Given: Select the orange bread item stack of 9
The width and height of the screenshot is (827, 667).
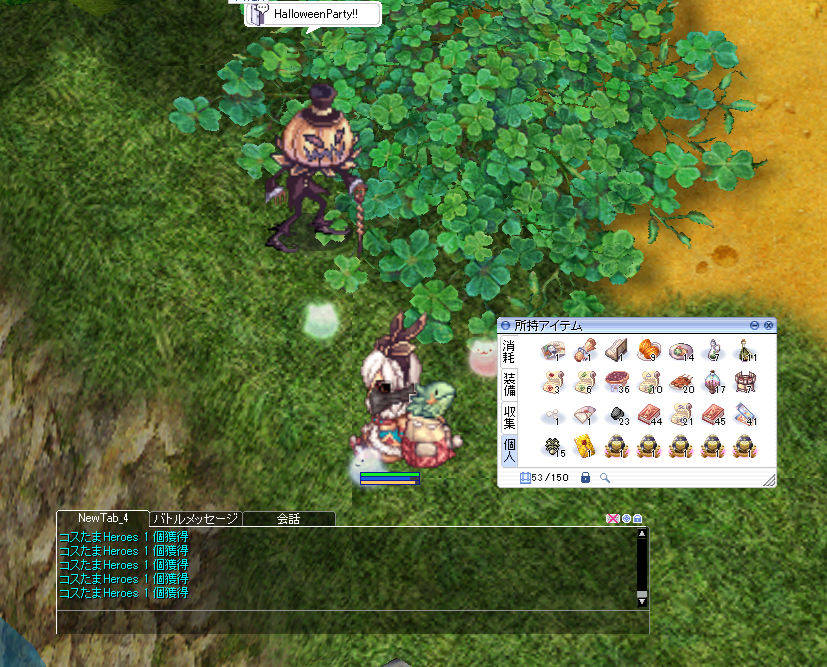Looking at the screenshot, I should click(x=647, y=351).
